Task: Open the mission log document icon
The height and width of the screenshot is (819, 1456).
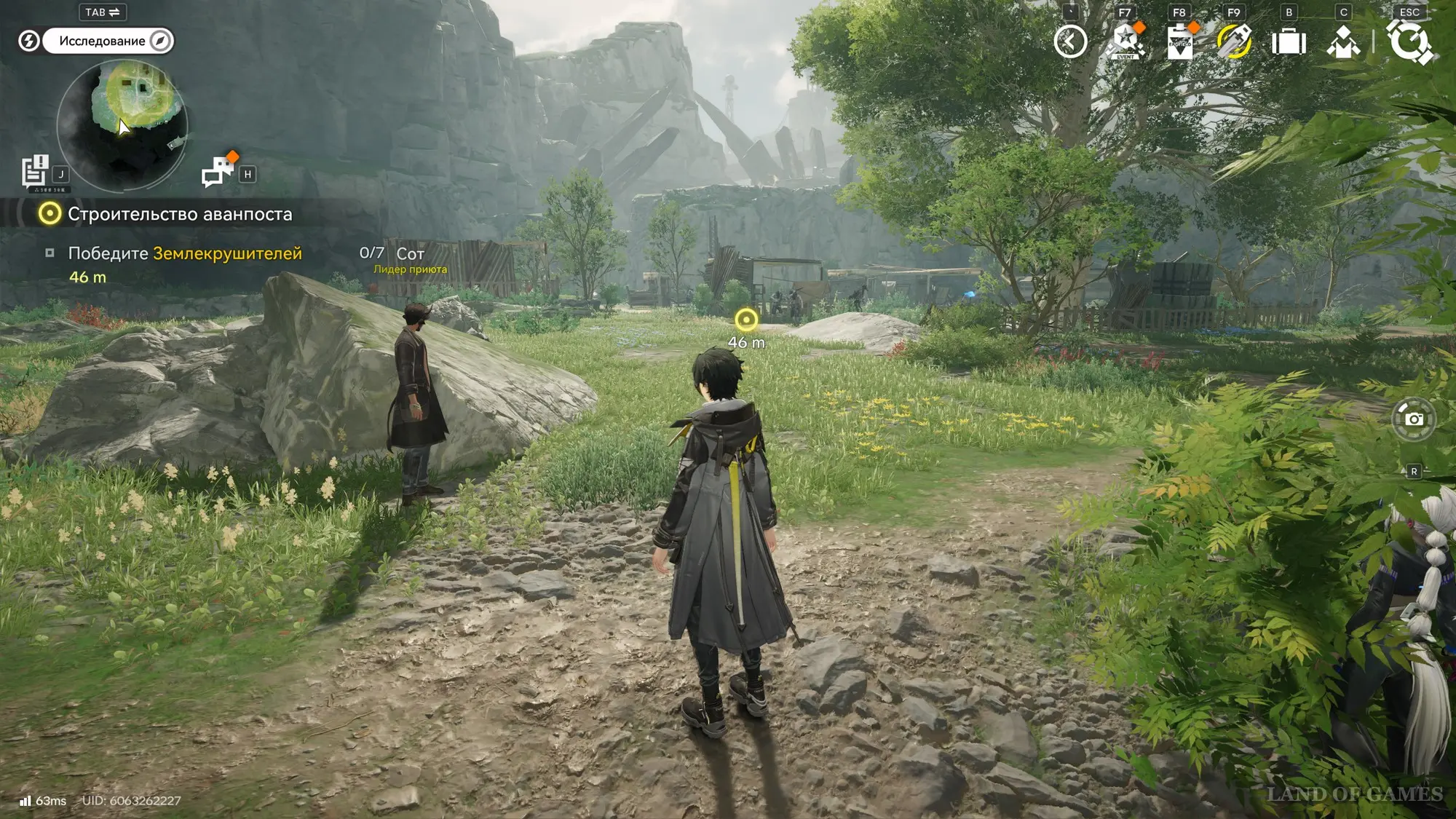Action: click(34, 172)
